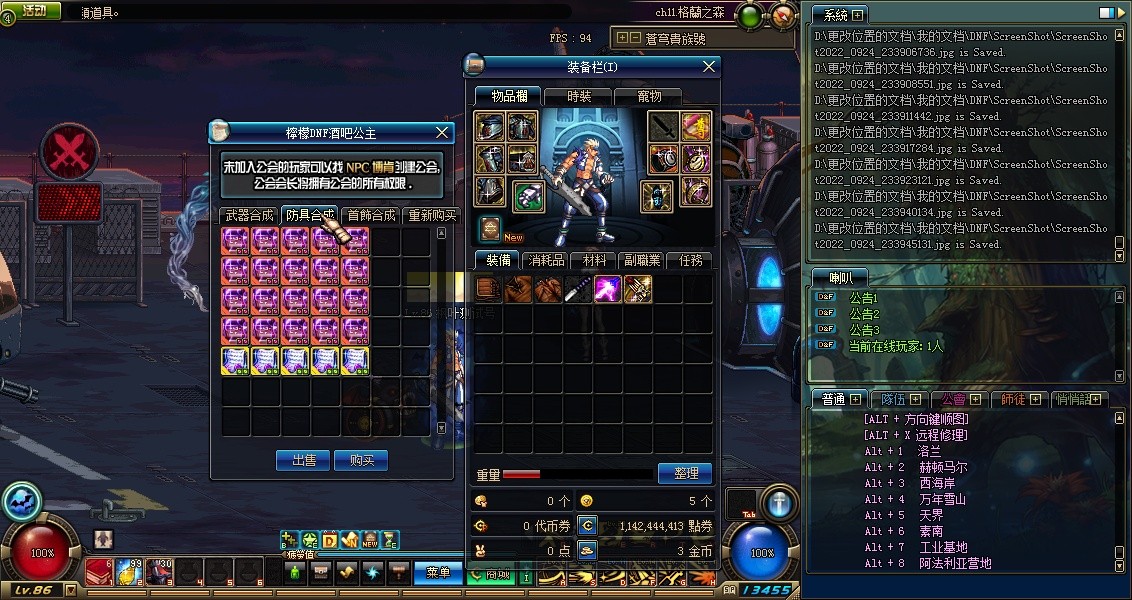Open the 寵物 pet tab

649,97
